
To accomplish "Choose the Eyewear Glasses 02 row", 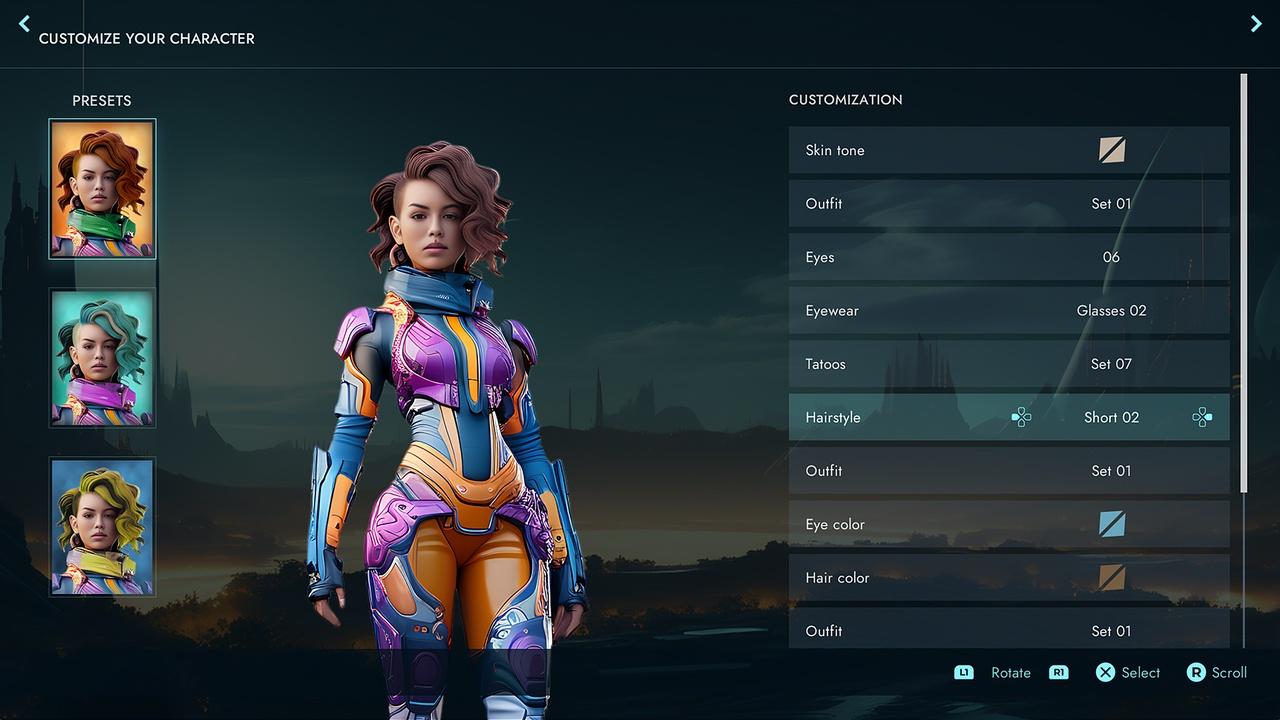I will coord(1008,311).
